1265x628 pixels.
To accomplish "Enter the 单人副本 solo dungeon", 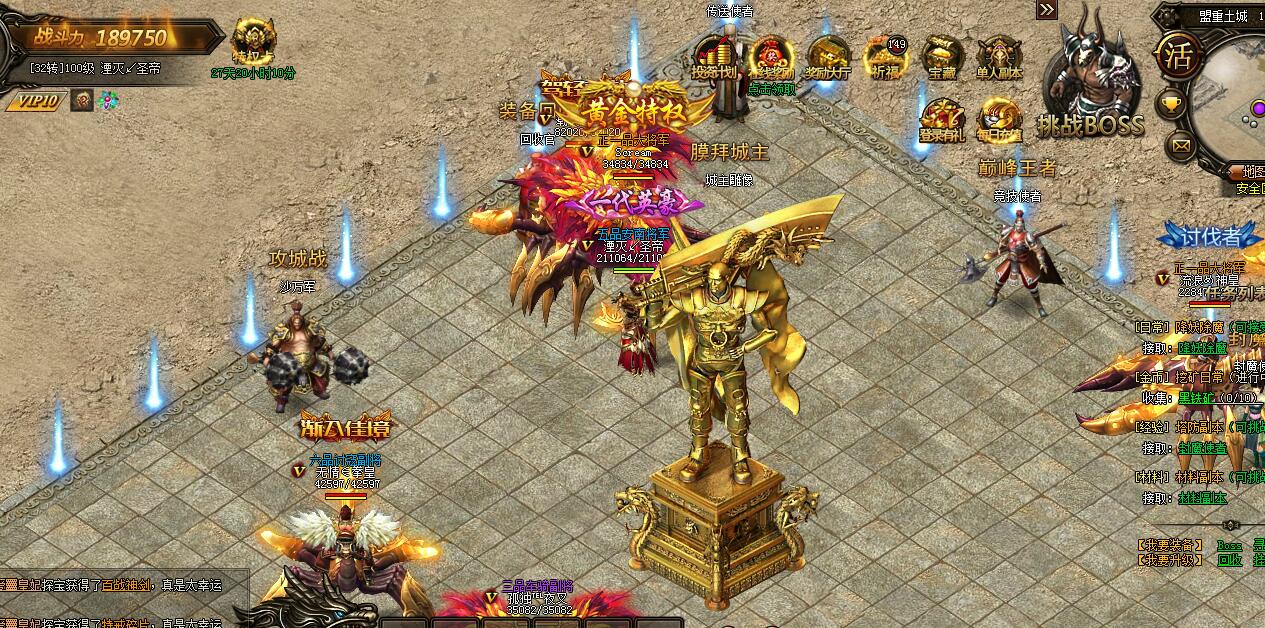I will [999, 56].
